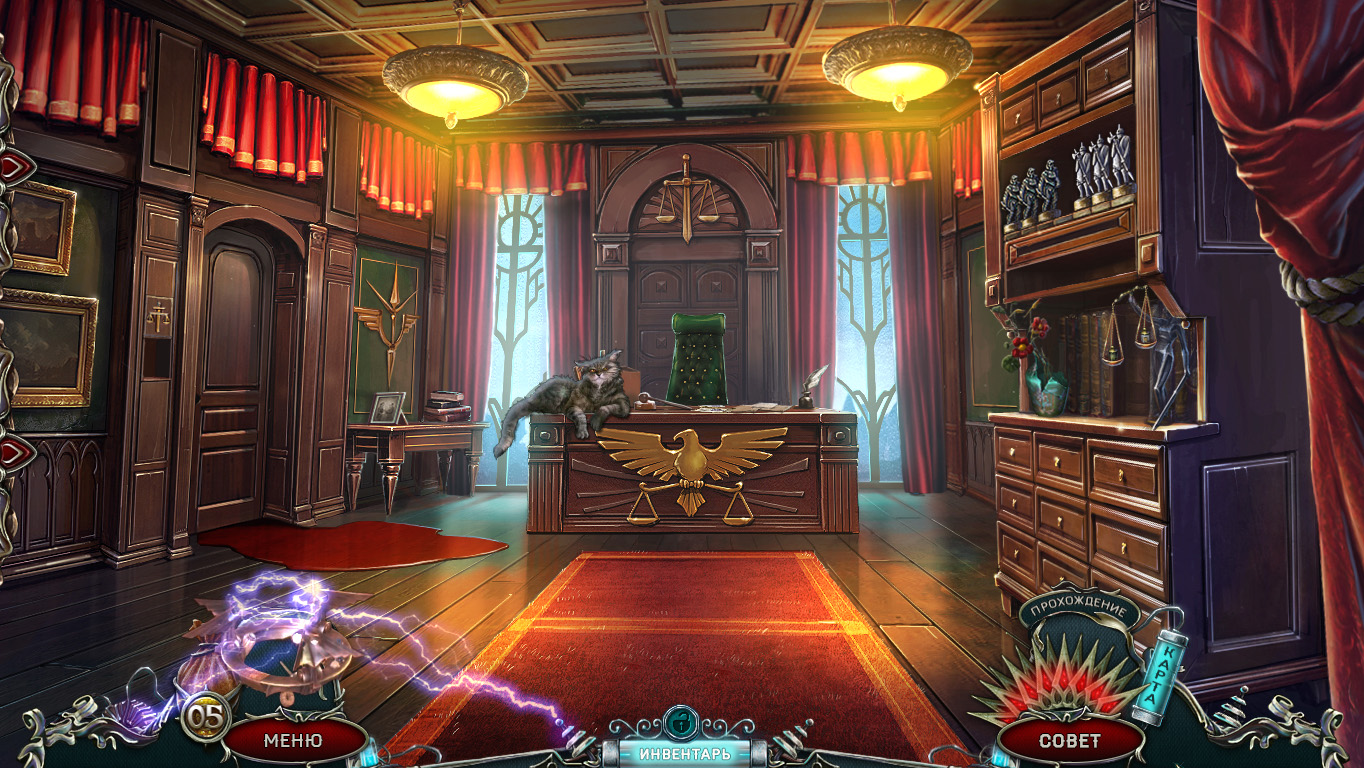
Task: Ask for a hint with СОВЕТ
Action: (1069, 741)
